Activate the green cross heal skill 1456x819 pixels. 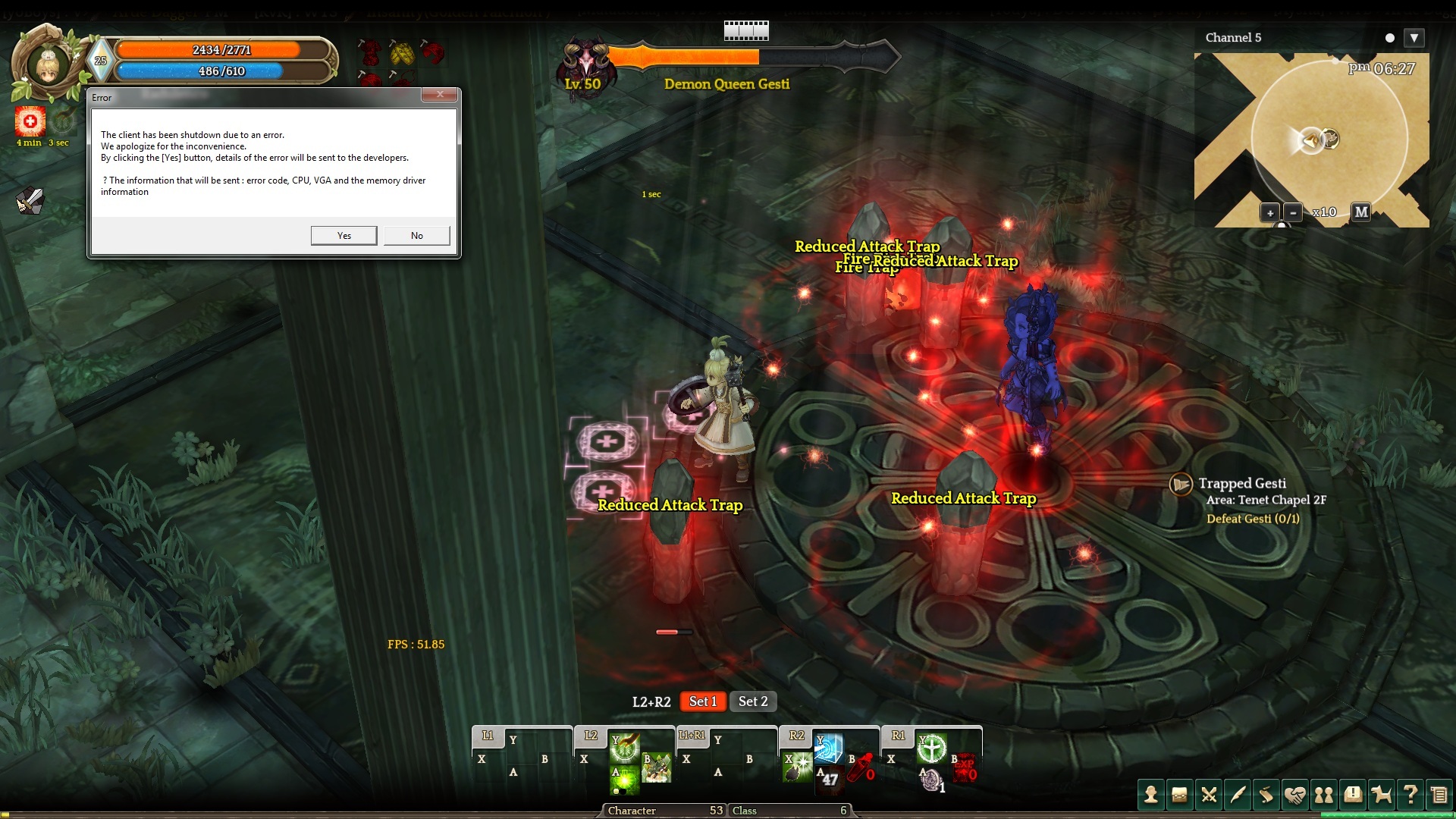coord(931,748)
